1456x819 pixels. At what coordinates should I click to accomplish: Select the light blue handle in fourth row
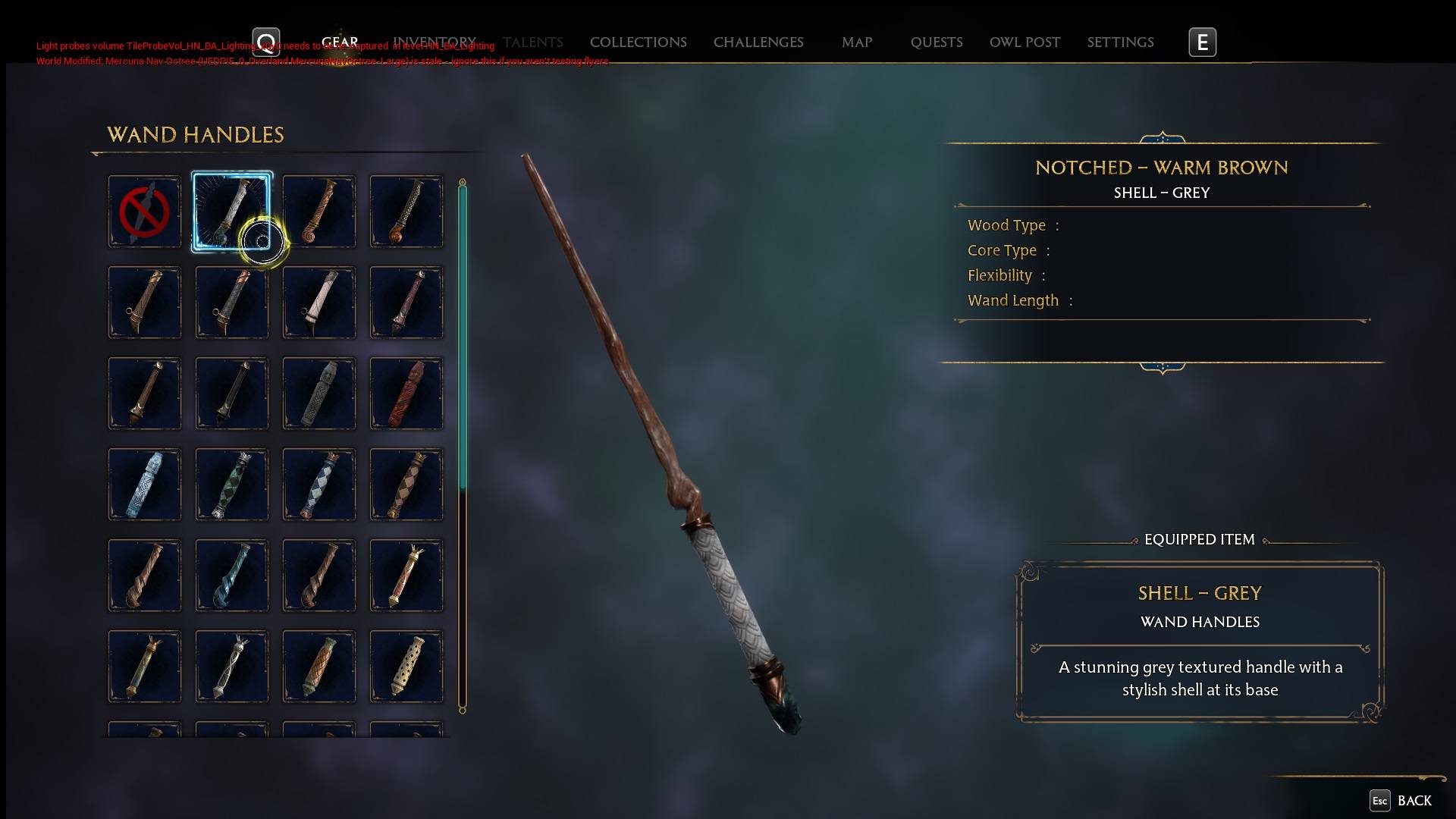point(145,484)
